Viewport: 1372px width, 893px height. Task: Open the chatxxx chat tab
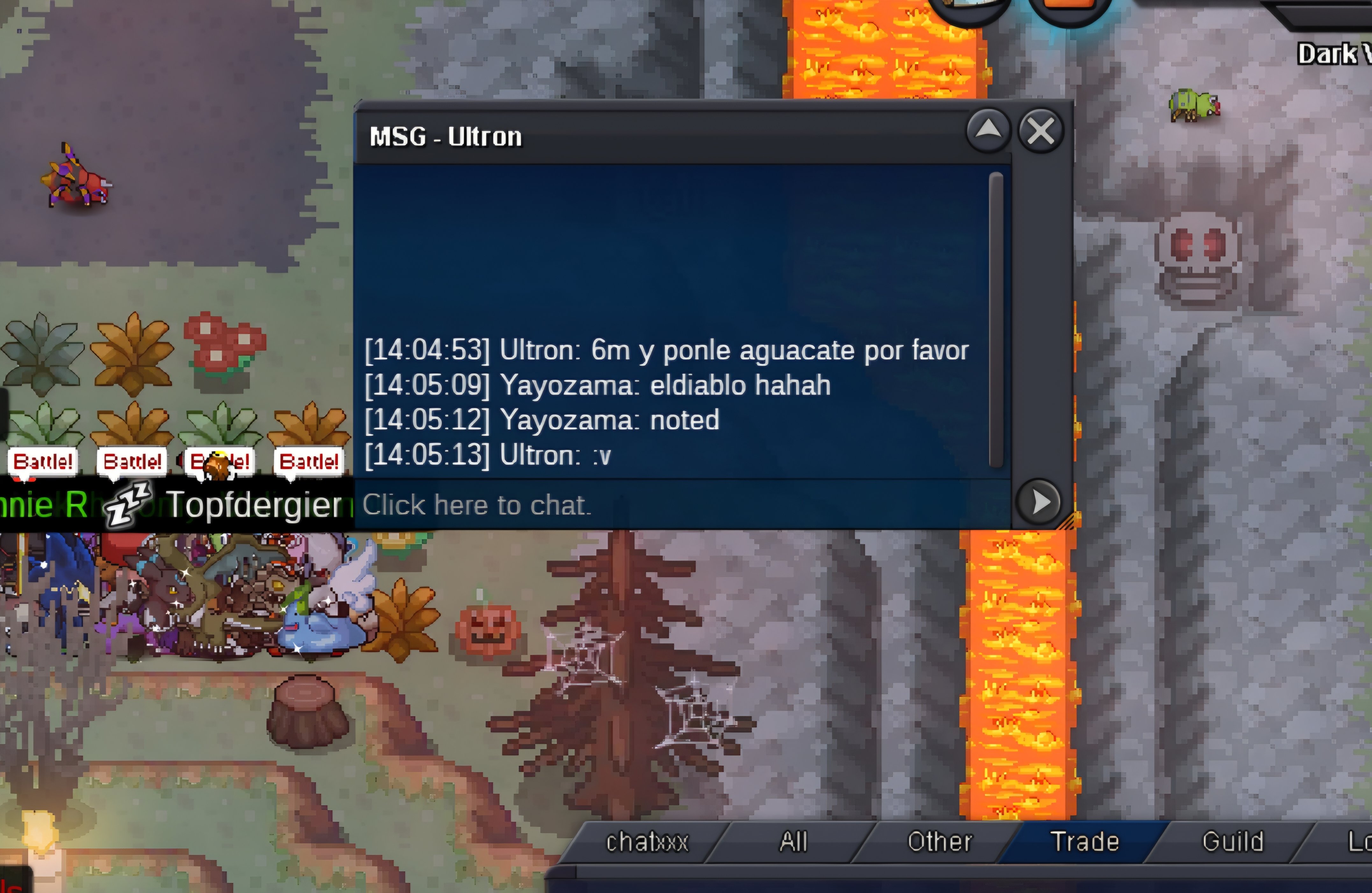click(647, 842)
